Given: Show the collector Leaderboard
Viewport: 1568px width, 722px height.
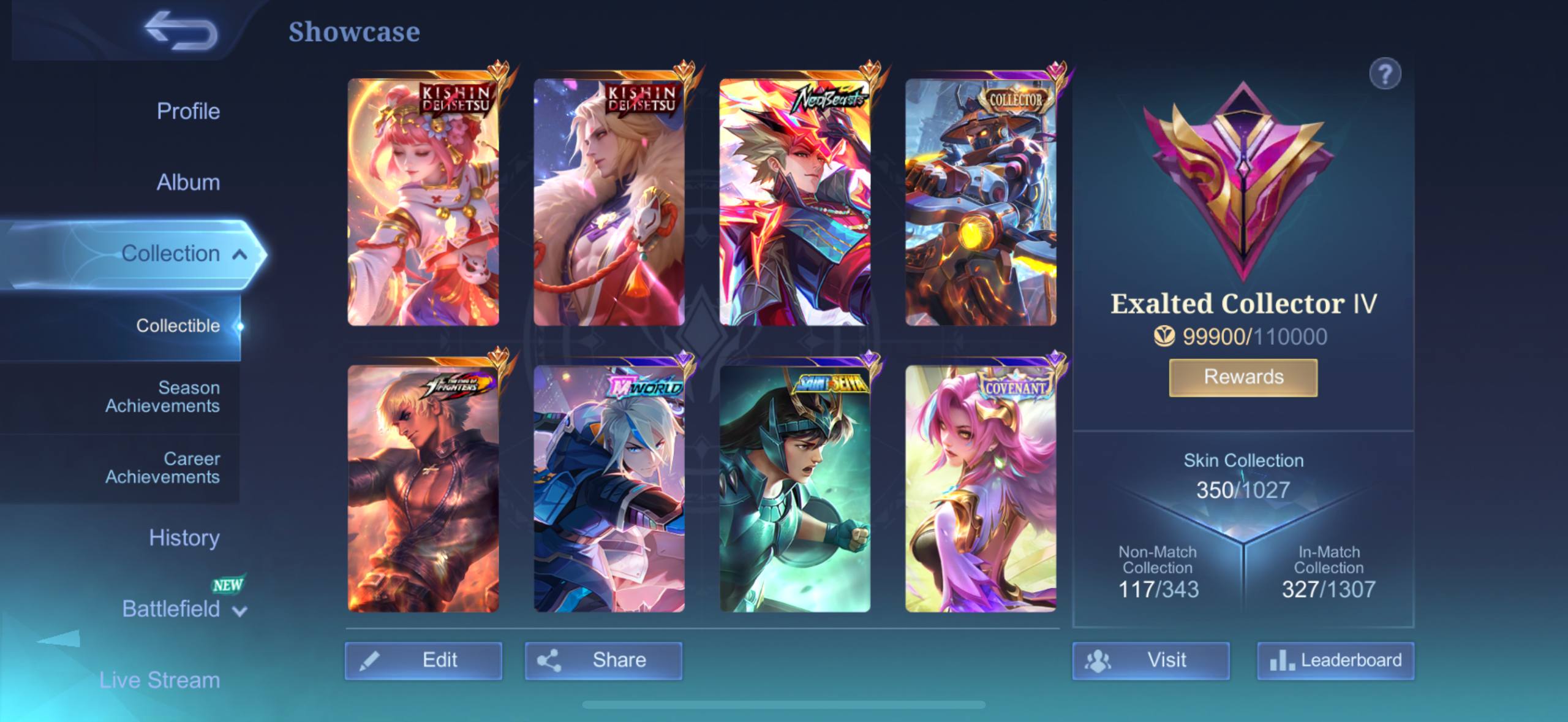Looking at the screenshot, I should 1336,660.
